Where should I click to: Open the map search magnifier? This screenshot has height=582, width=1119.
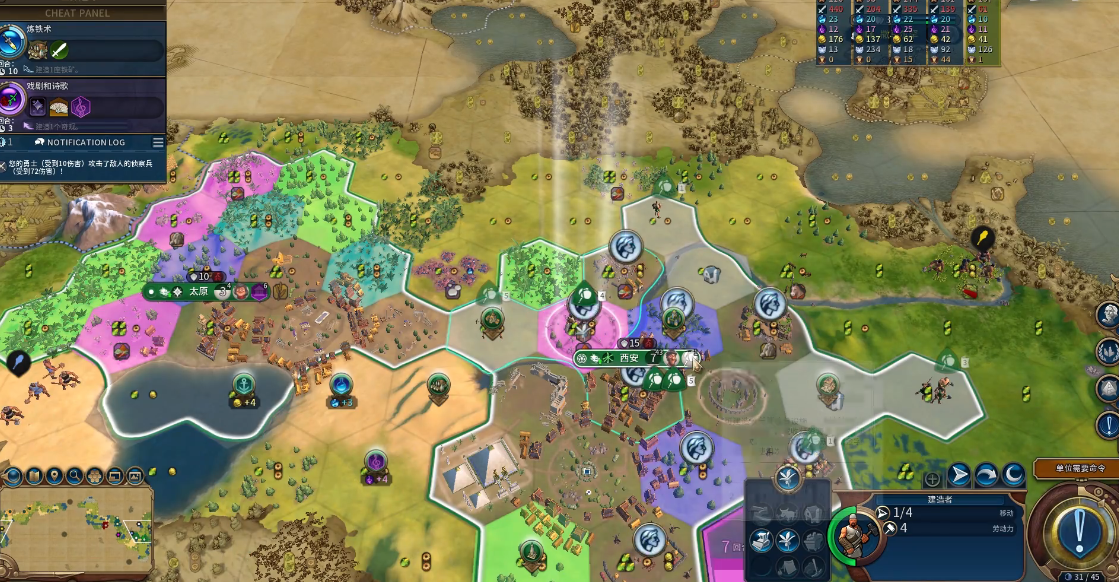coord(74,476)
